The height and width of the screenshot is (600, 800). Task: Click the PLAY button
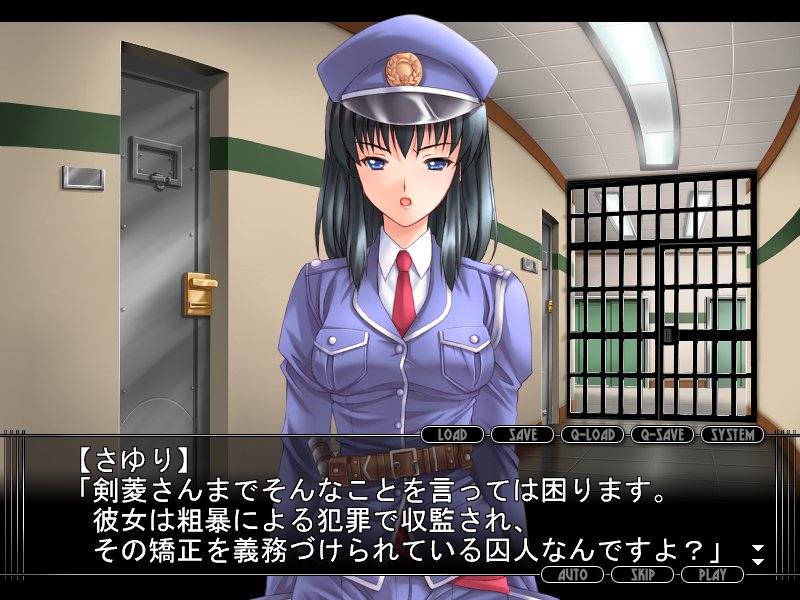click(x=712, y=575)
